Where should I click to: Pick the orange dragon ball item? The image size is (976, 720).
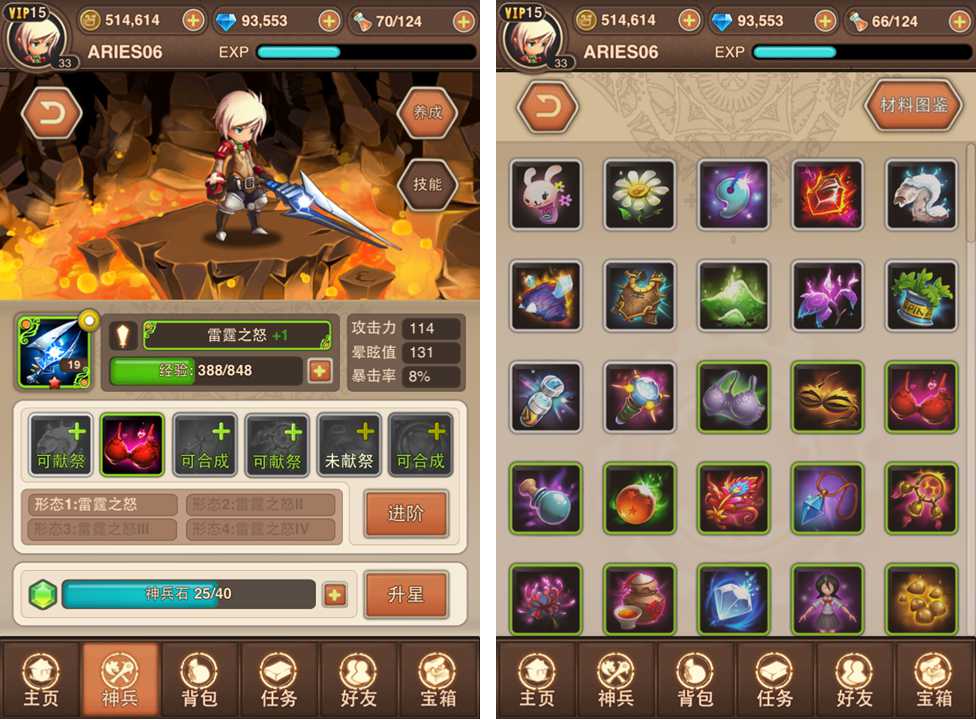(x=640, y=498)
